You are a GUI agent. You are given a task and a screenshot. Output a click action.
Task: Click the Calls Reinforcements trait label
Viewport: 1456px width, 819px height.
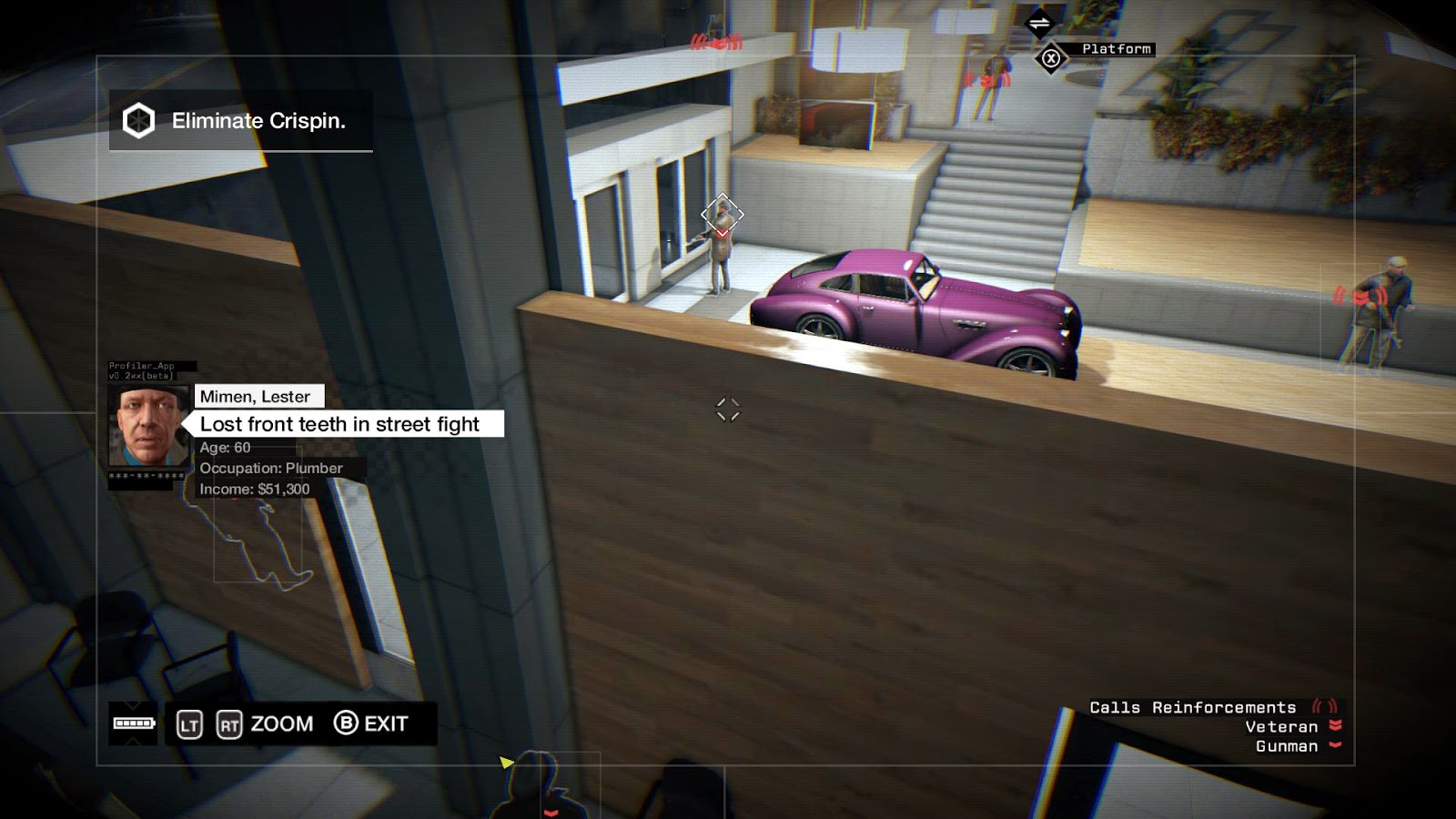click(1192, 707)
